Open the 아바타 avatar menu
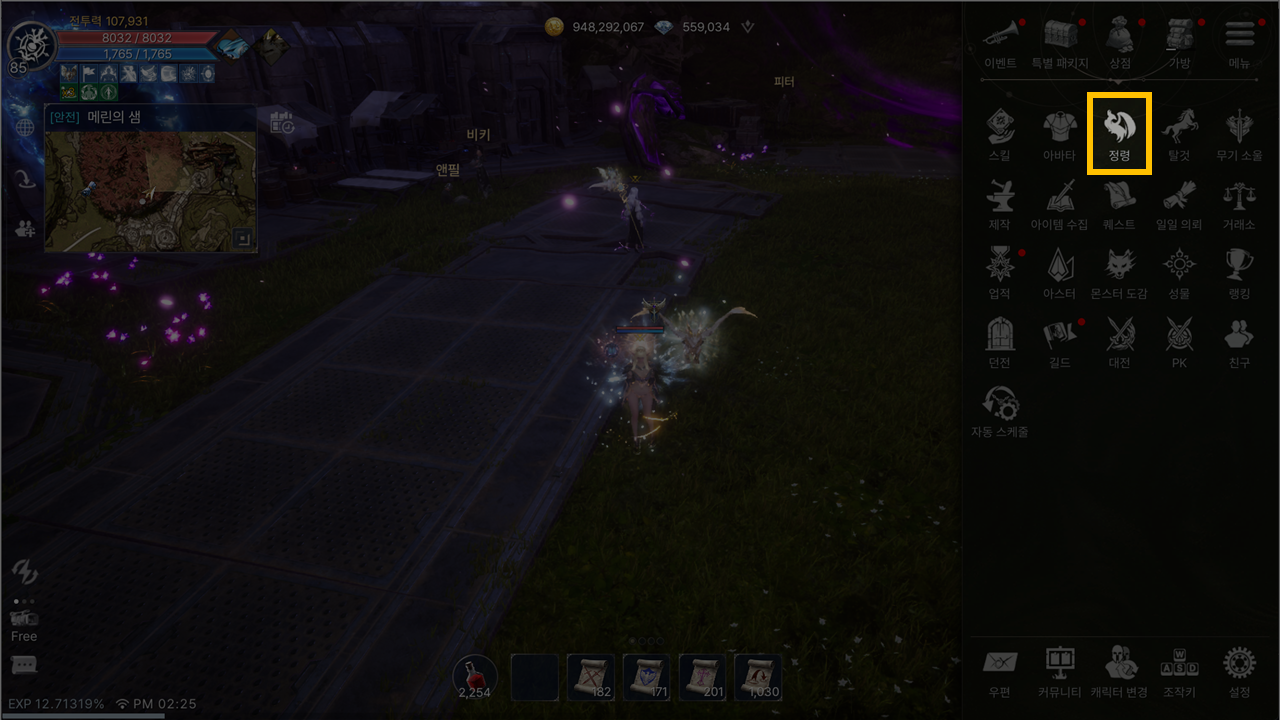Image resolution: width=1280 pixels, height=720 pixels. point(1059,132)
